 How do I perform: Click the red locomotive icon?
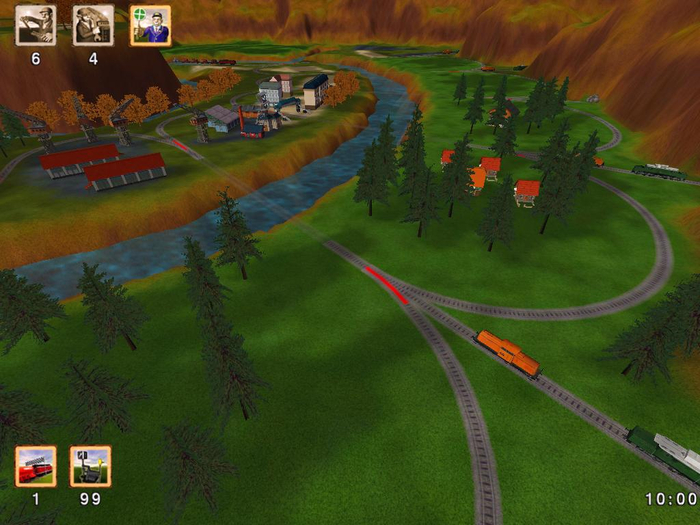pyautogui.click(x=35, y=466)
